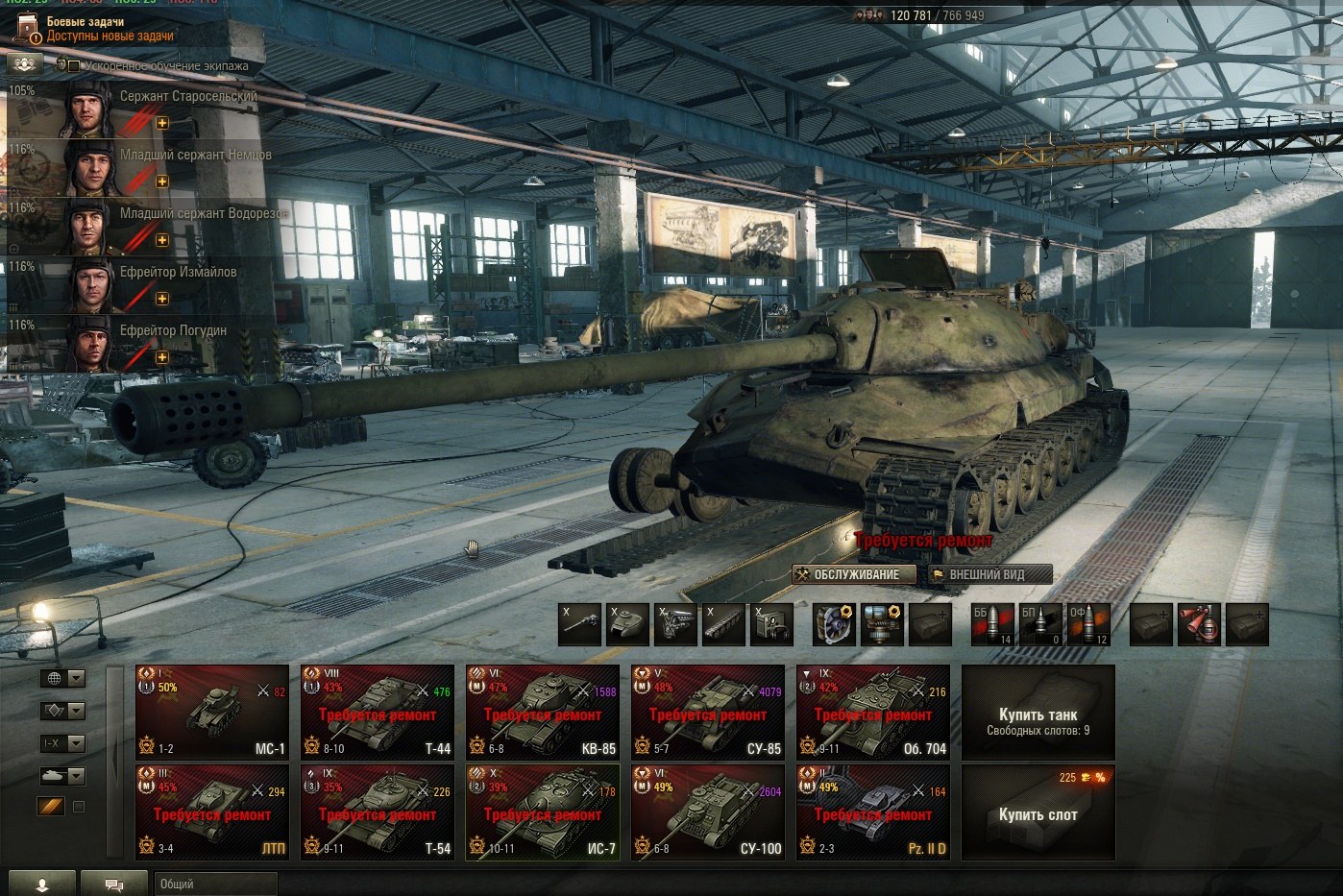The image size is (1343, 896).
Task: Open the nation filter dropdown with globe
Action: pos(62,678)
